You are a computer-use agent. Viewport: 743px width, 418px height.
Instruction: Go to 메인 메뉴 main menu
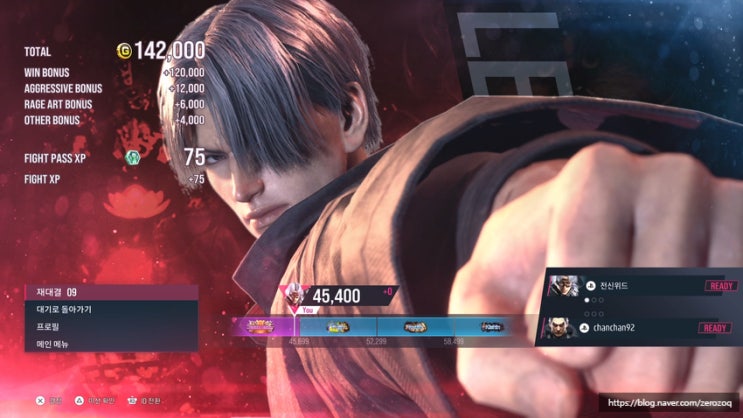point(110,343)
